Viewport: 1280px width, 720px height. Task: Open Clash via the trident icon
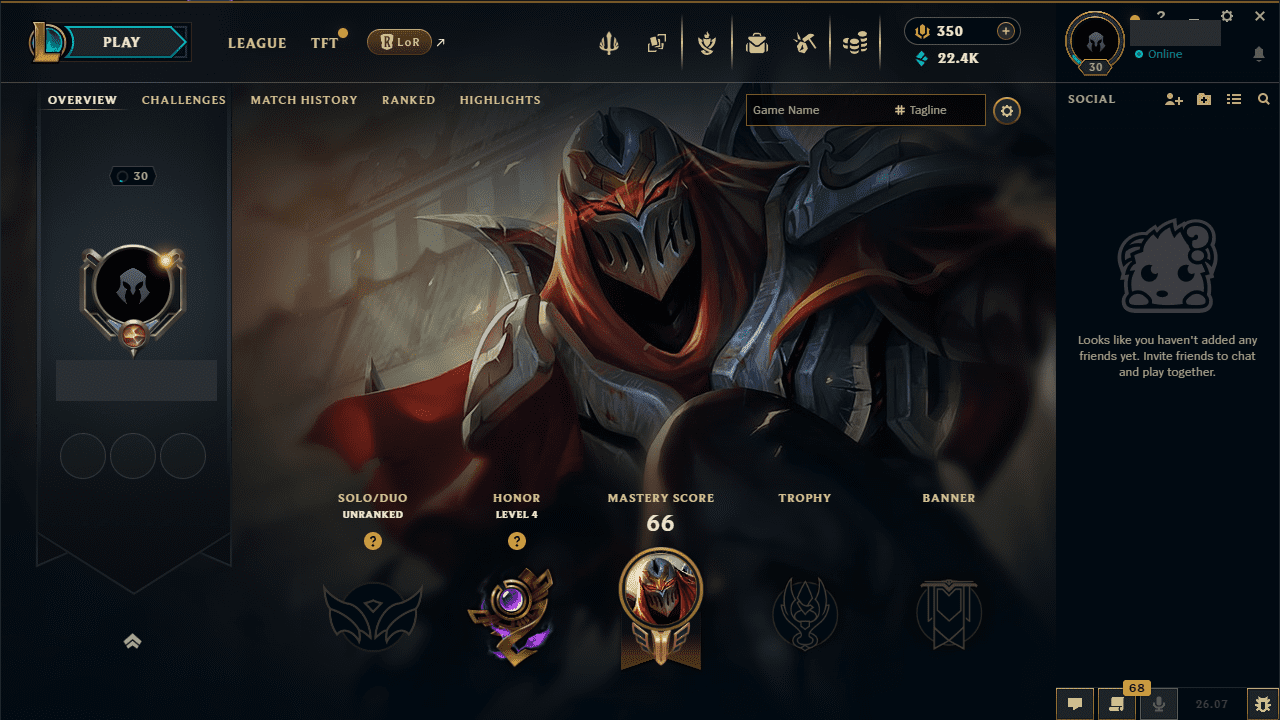click(609, 42)
